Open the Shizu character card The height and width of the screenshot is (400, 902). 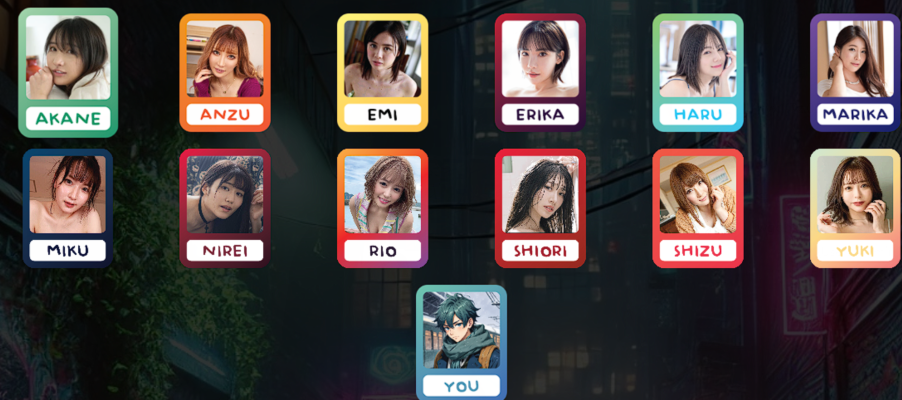click(x=697, y=208)
